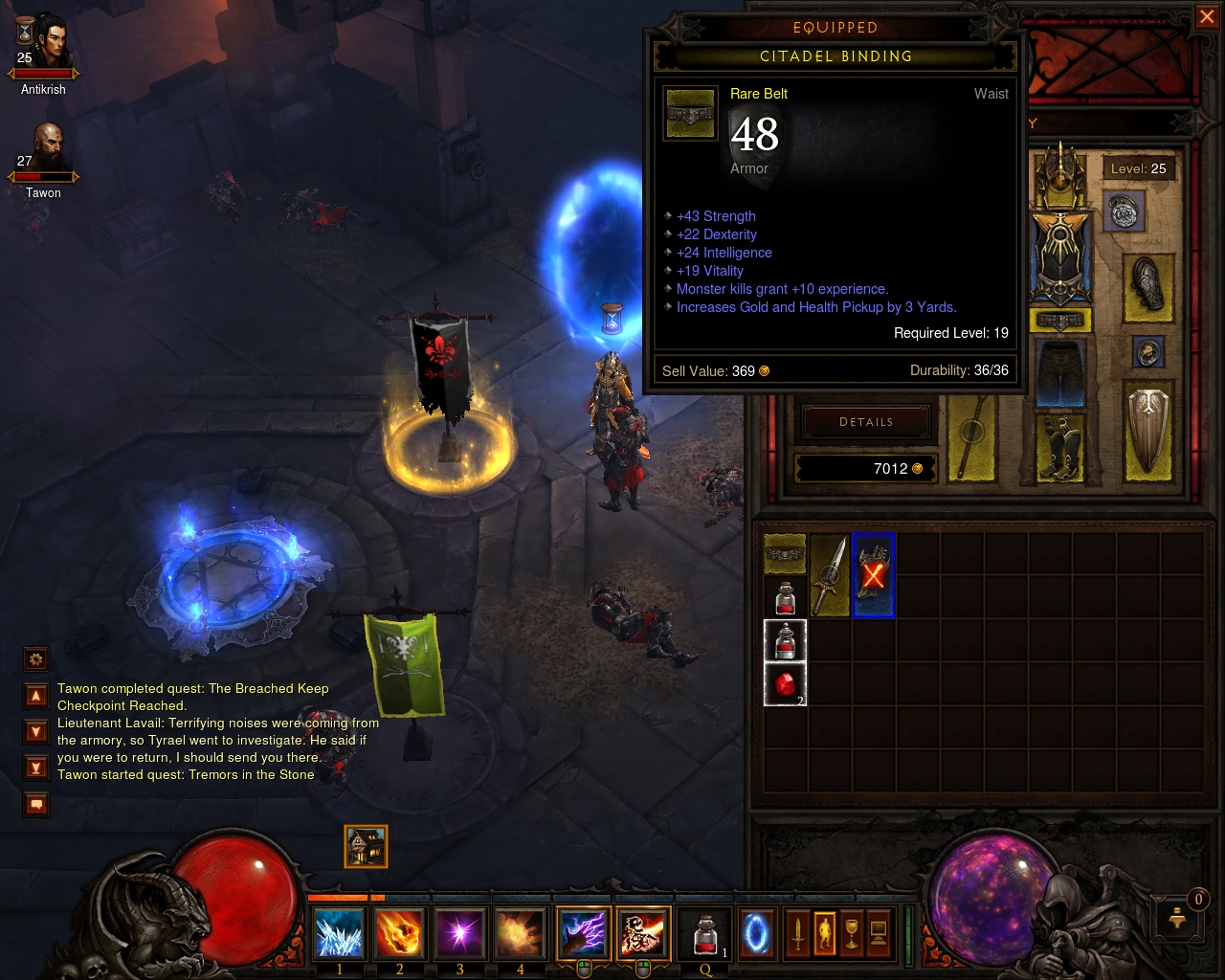Select the equipped gloves slot
The width and height of the screenshot is (1225, 980).
[1148, 285]
